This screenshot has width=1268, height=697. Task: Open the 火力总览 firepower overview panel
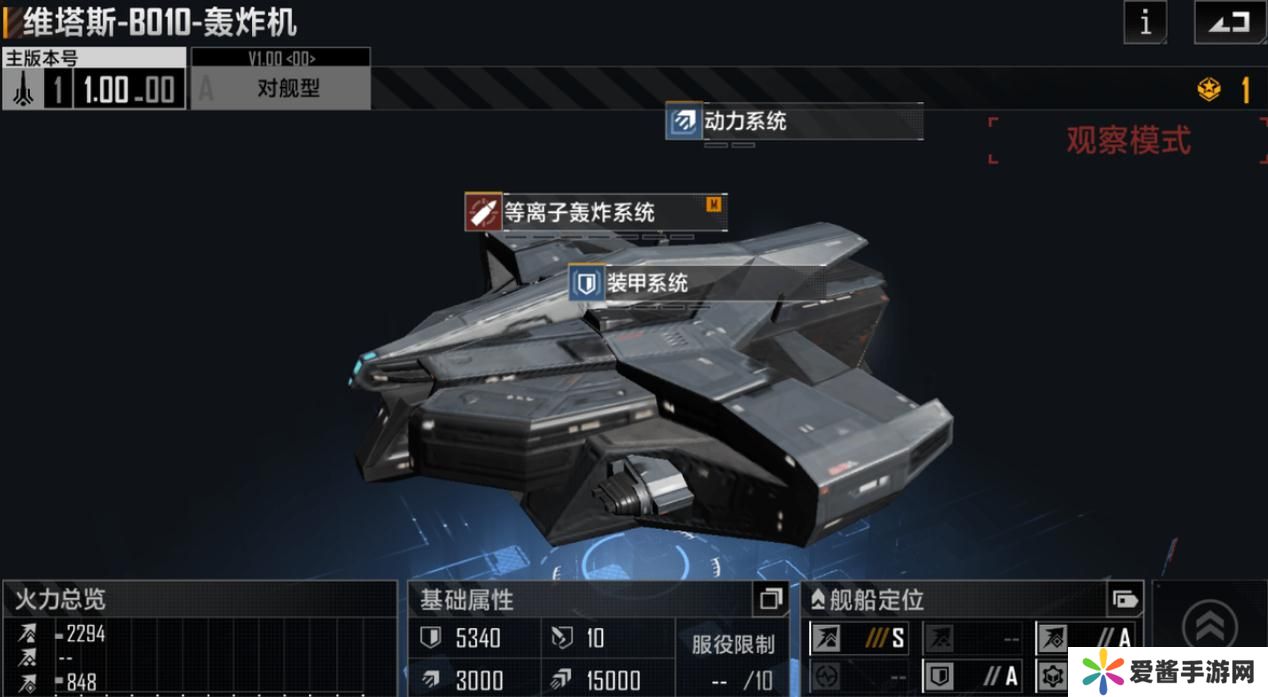199,599
